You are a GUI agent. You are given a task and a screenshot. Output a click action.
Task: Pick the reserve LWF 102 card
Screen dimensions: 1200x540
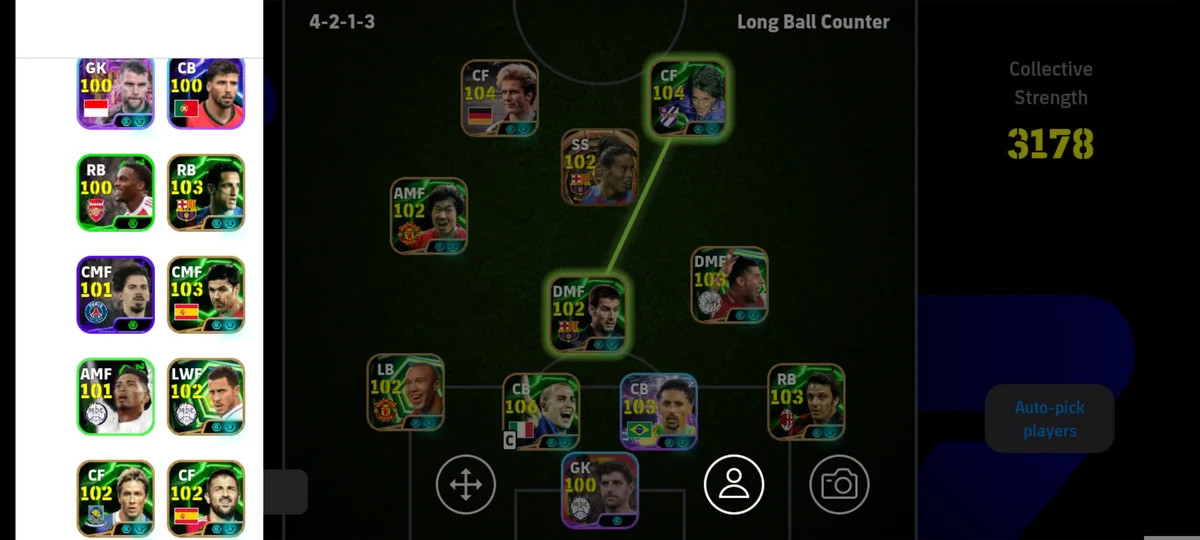(206, 397)
